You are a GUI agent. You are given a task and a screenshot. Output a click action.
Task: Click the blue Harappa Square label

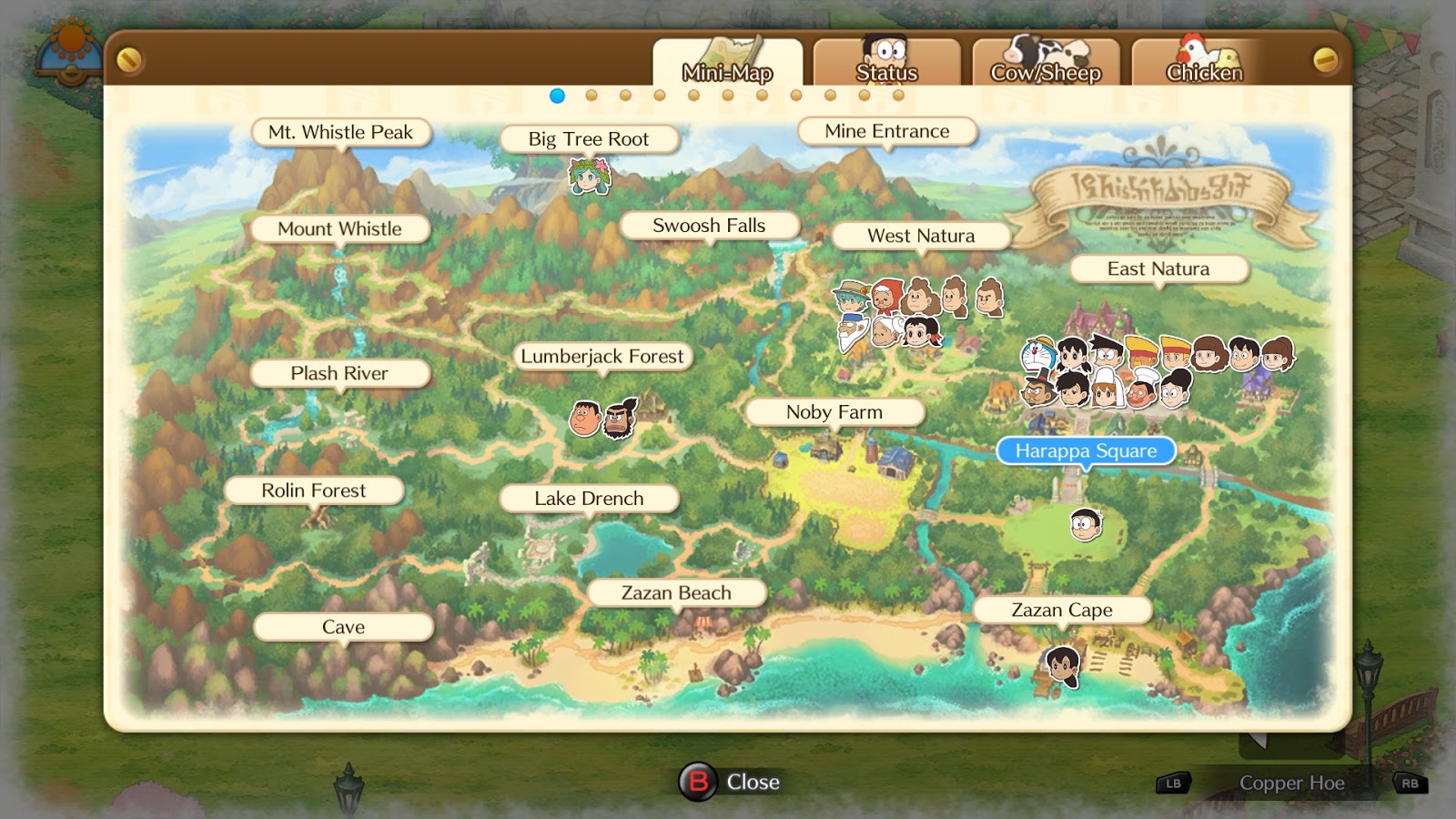[x=1085, y=450]
